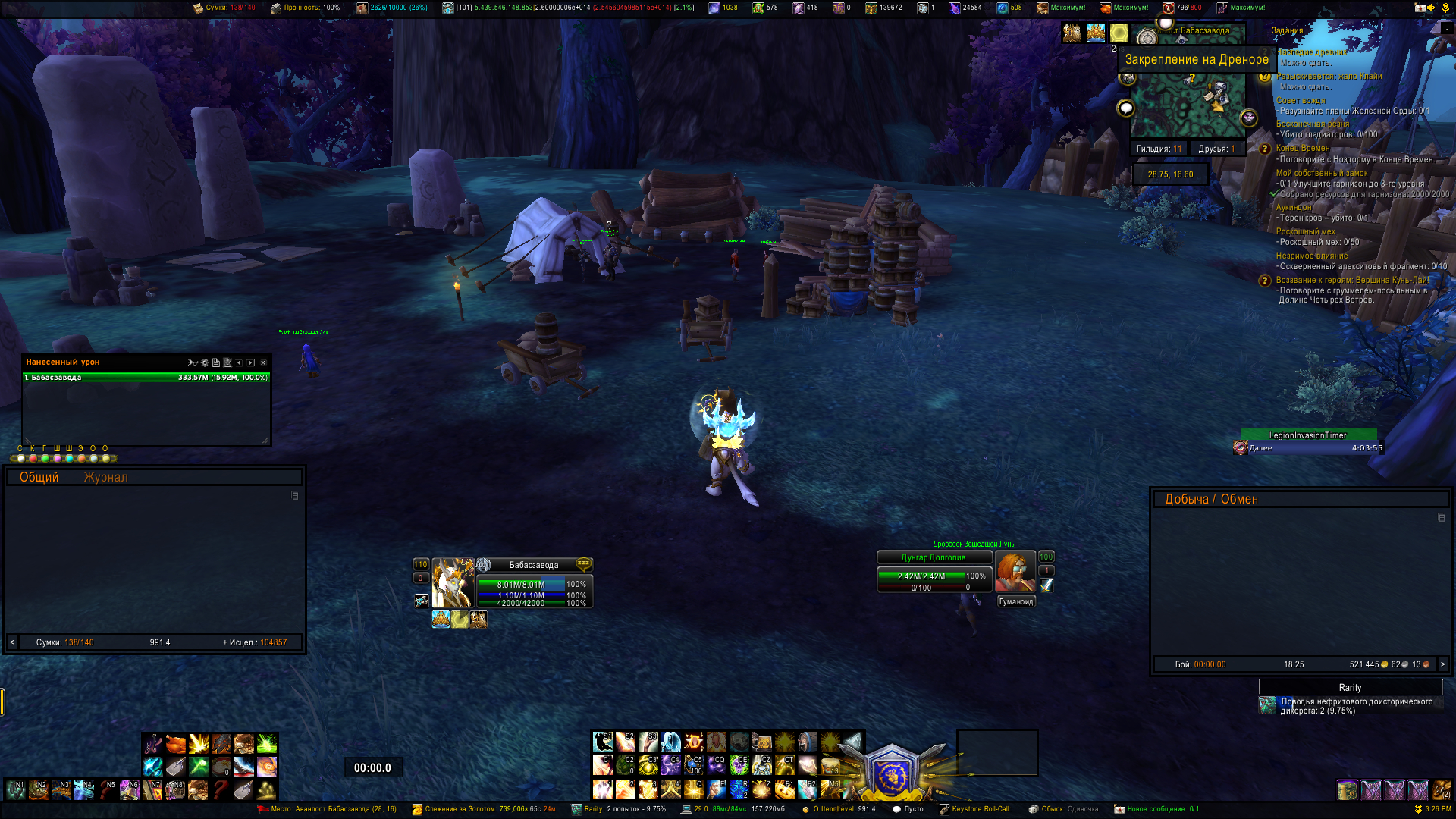Cast the ability bound to Q
Viewport: 1456px width, 819px height.
click(693, 789)
